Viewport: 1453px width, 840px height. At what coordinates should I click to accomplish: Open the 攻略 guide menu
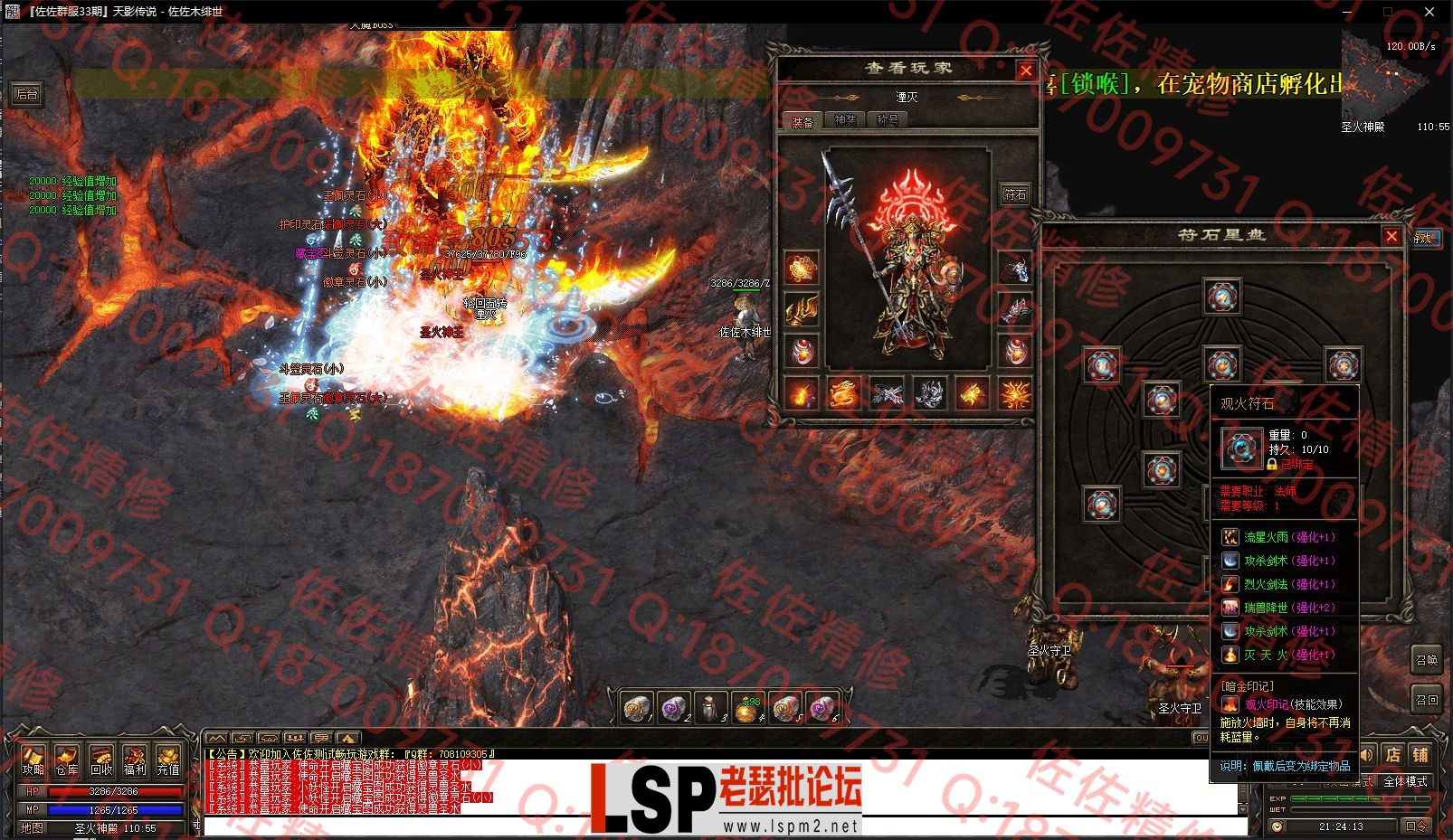(x=33, y=760)
